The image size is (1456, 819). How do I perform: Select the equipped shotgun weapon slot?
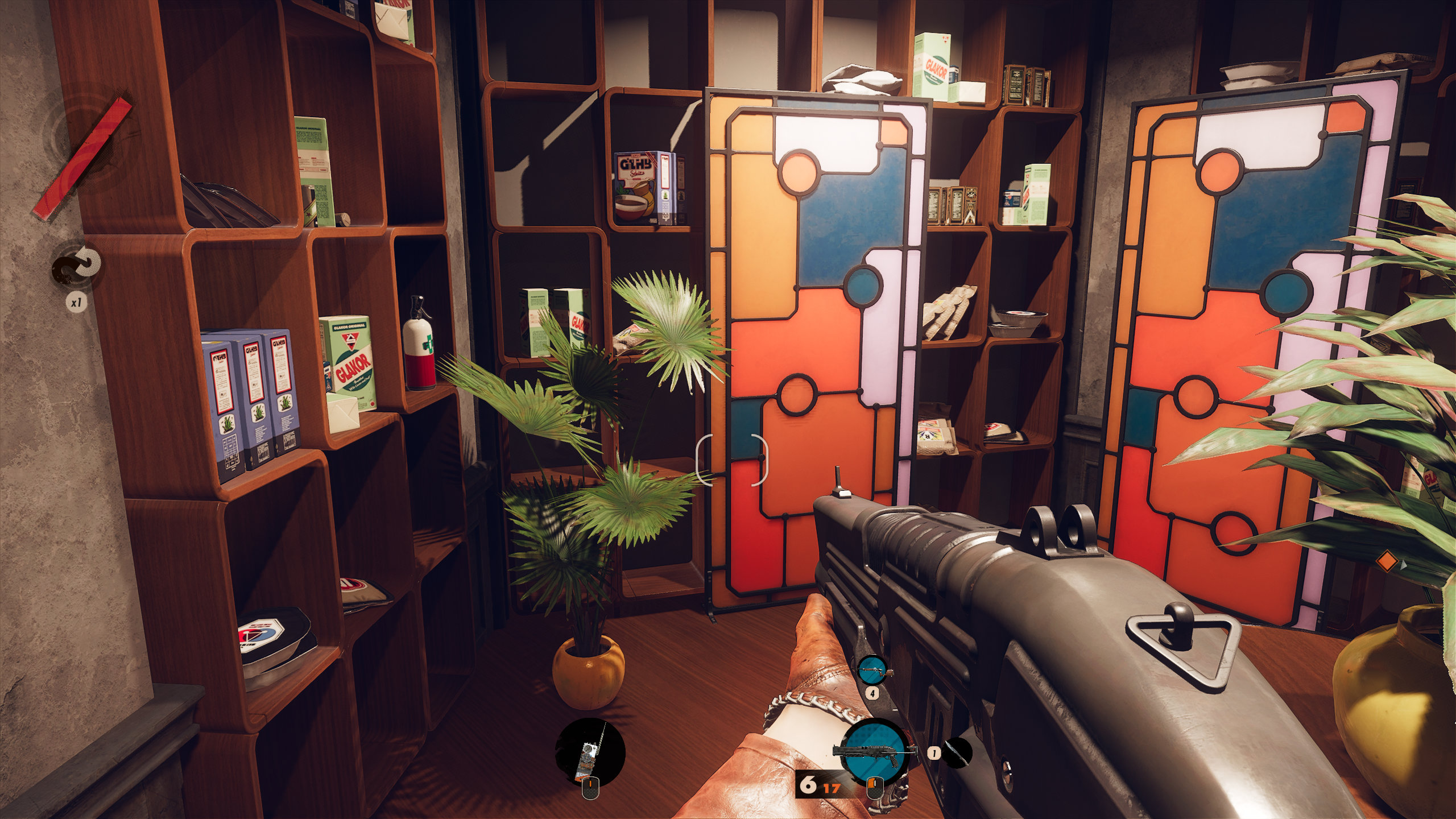[x=873, y=750]
